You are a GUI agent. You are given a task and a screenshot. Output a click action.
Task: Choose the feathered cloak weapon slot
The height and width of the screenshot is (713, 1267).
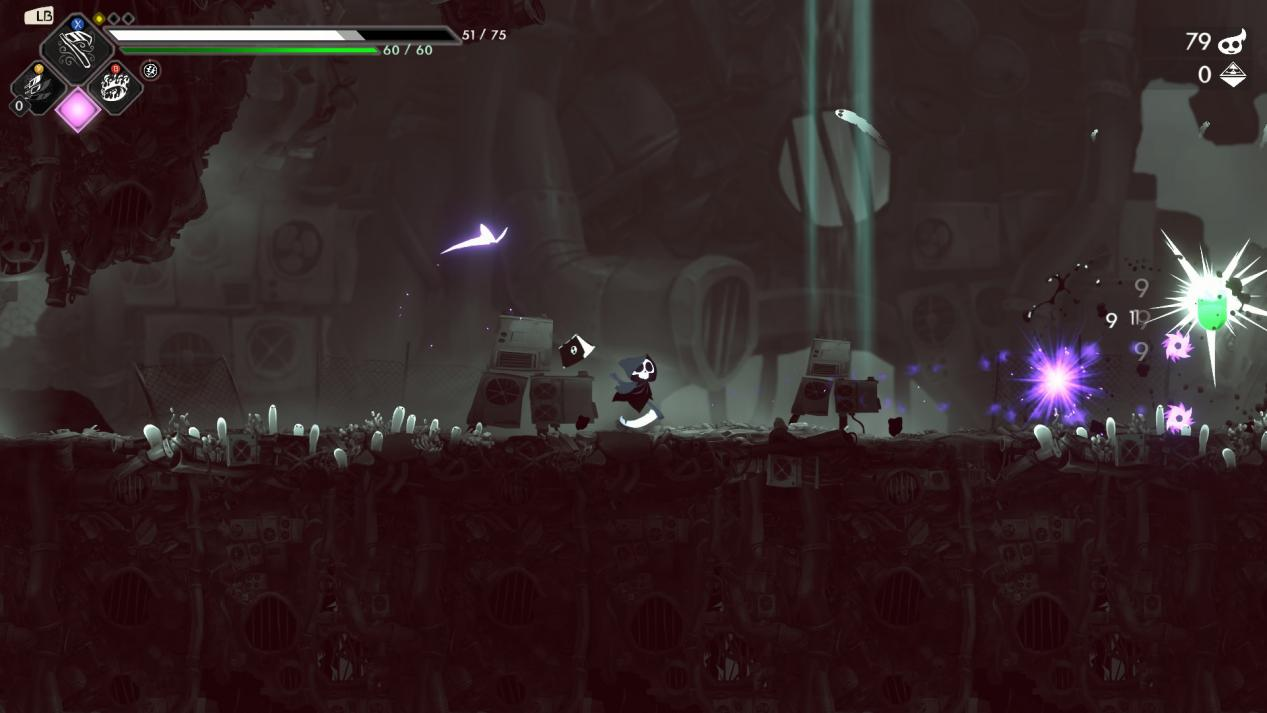tap(38, 88)
